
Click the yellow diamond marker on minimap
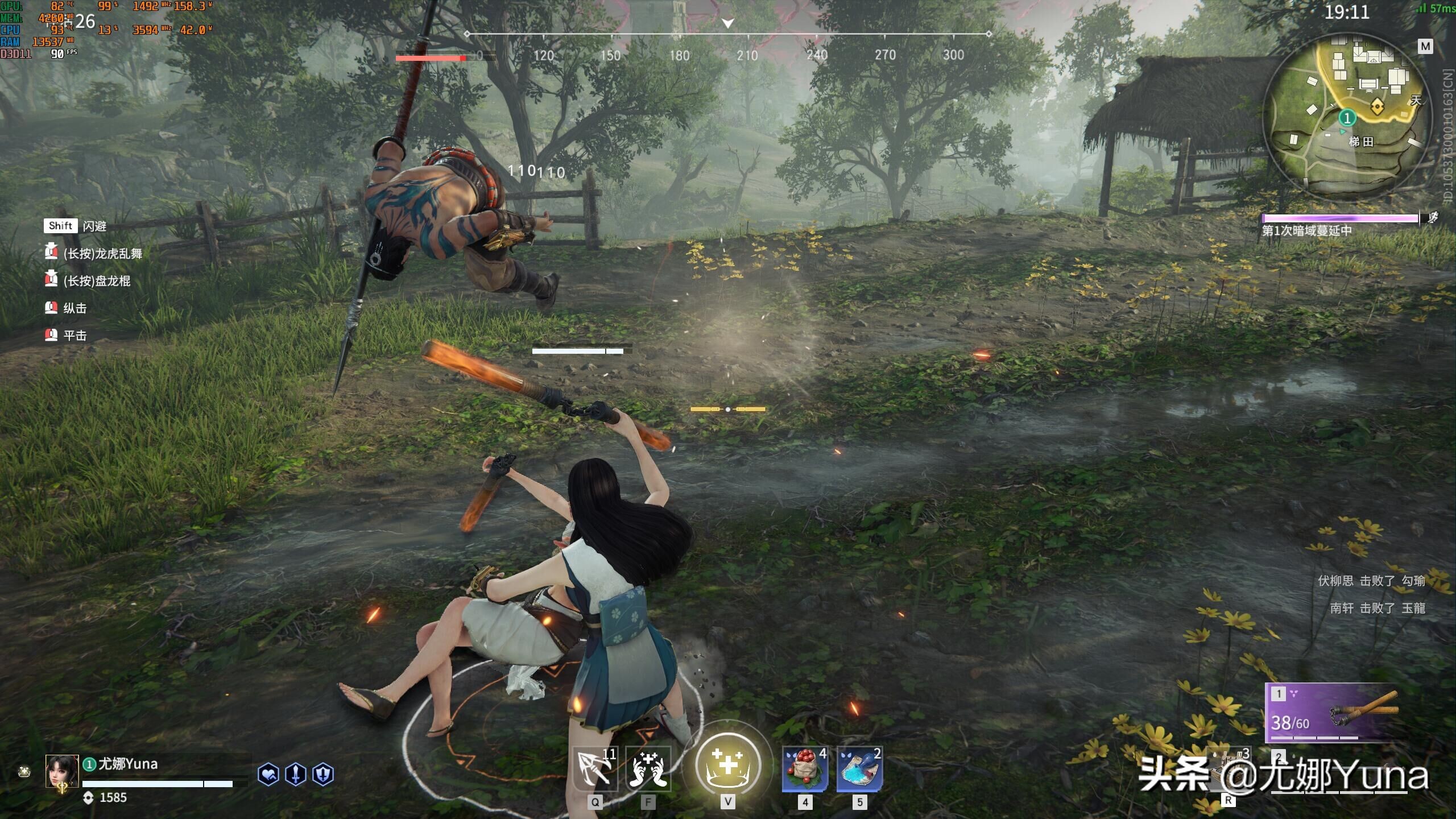[1377, 106]
